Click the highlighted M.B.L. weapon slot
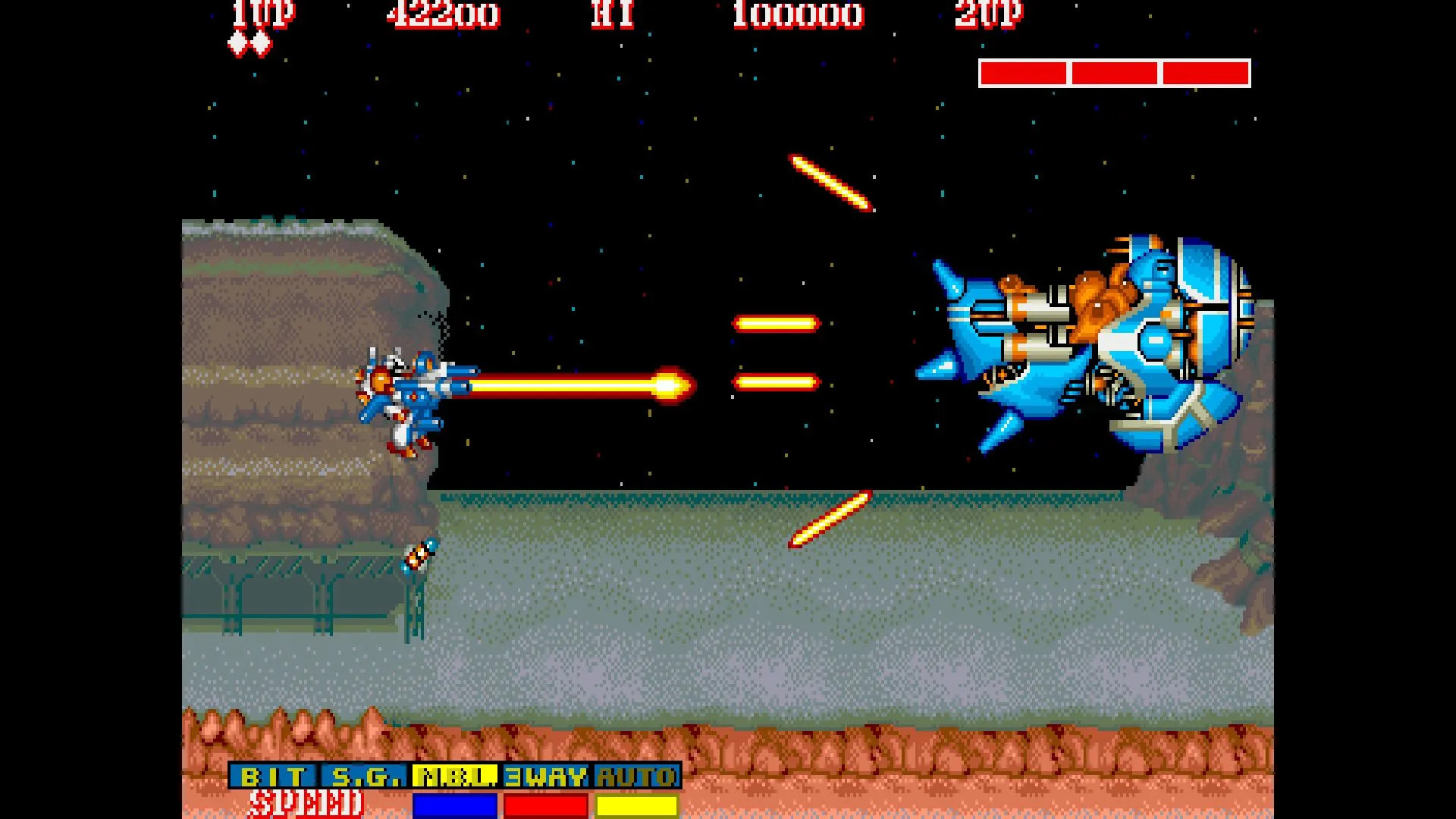The width and height of the screenshot is (1456, 819). [x=455, y=777]
